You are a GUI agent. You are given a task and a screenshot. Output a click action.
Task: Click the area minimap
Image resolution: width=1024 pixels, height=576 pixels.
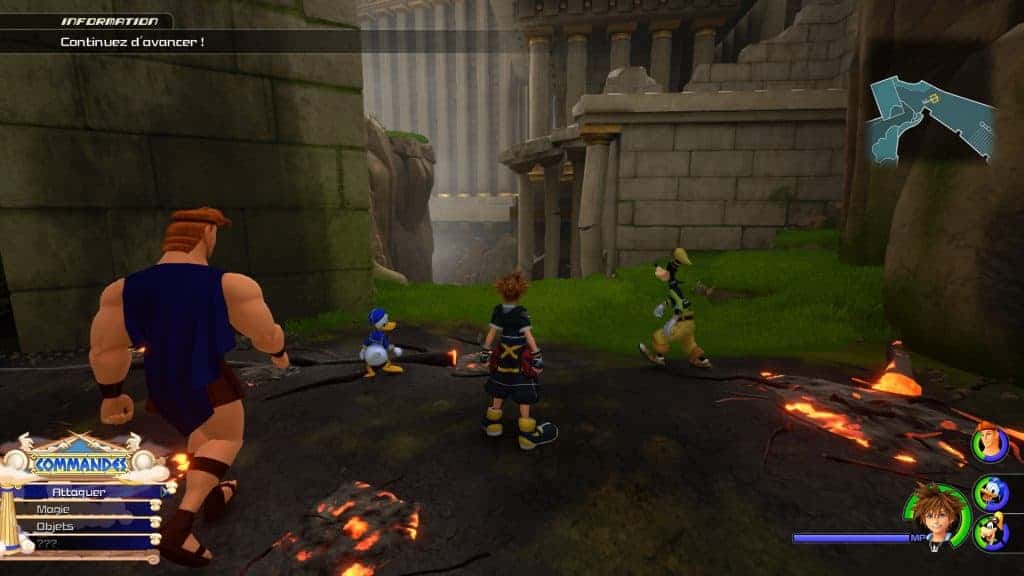point(930,120)
